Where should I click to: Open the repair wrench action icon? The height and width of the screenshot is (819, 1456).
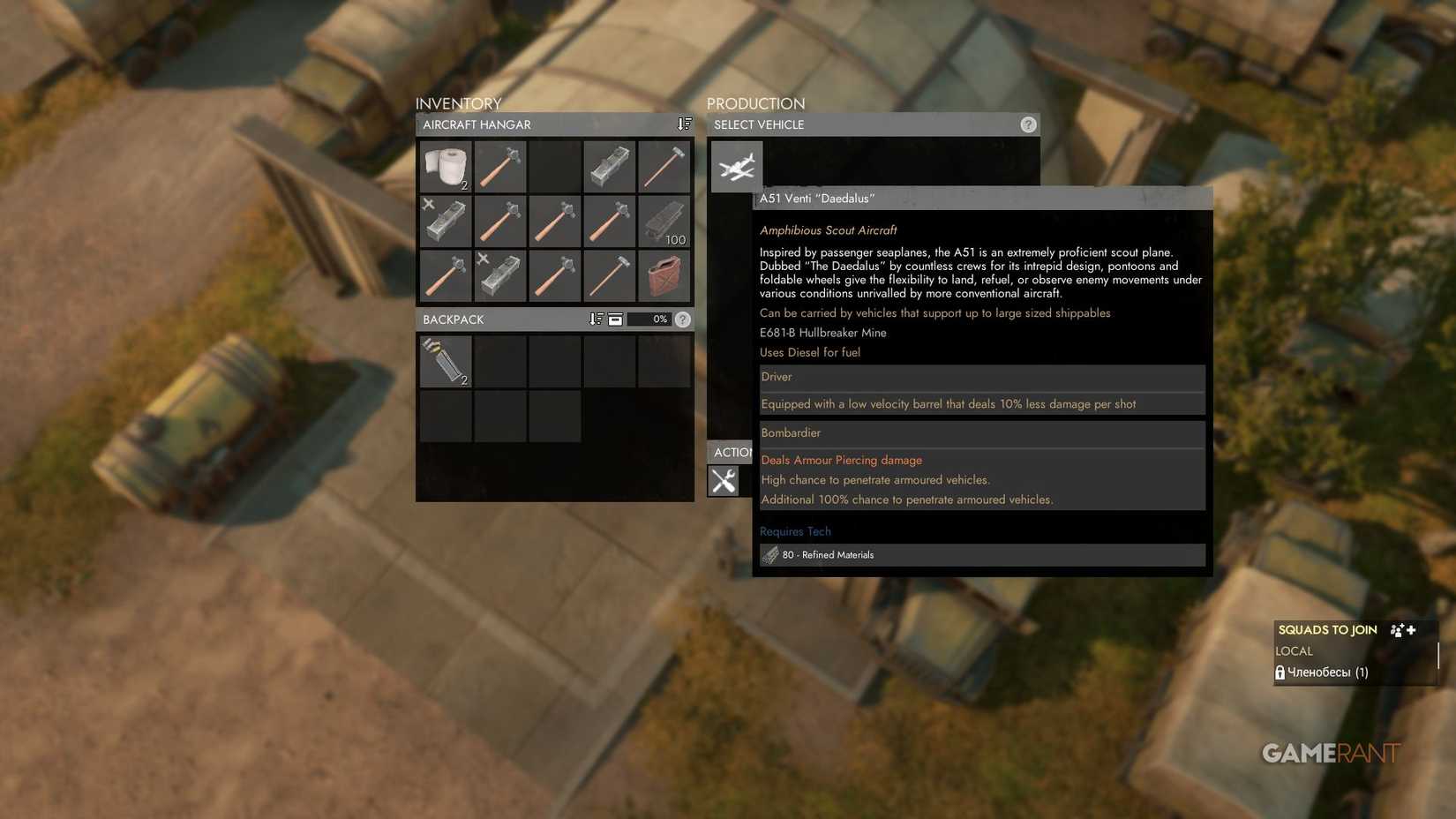click(x=724, y=481)
